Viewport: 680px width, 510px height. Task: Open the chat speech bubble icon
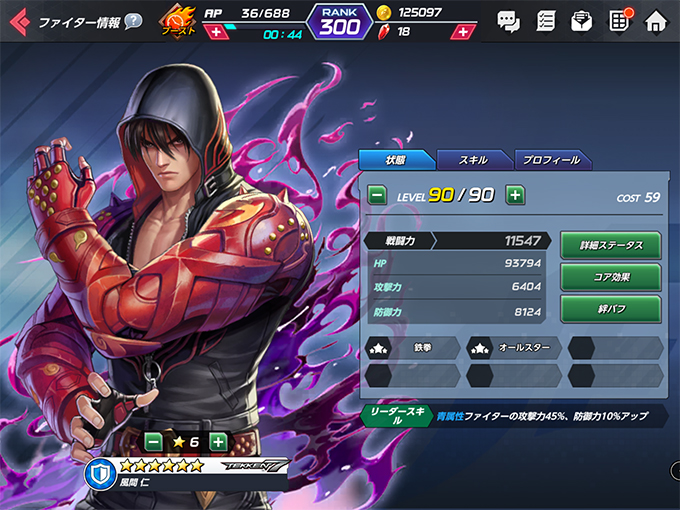508,21
